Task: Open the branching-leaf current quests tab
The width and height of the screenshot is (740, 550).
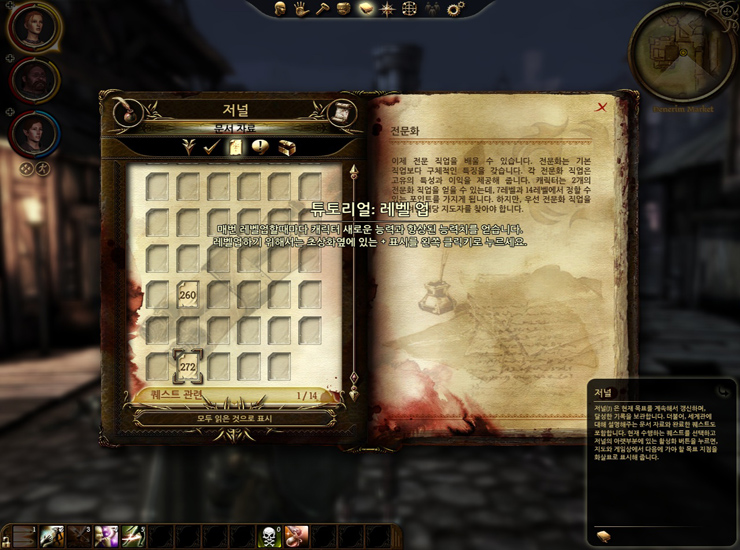Action: click(187, 147)
